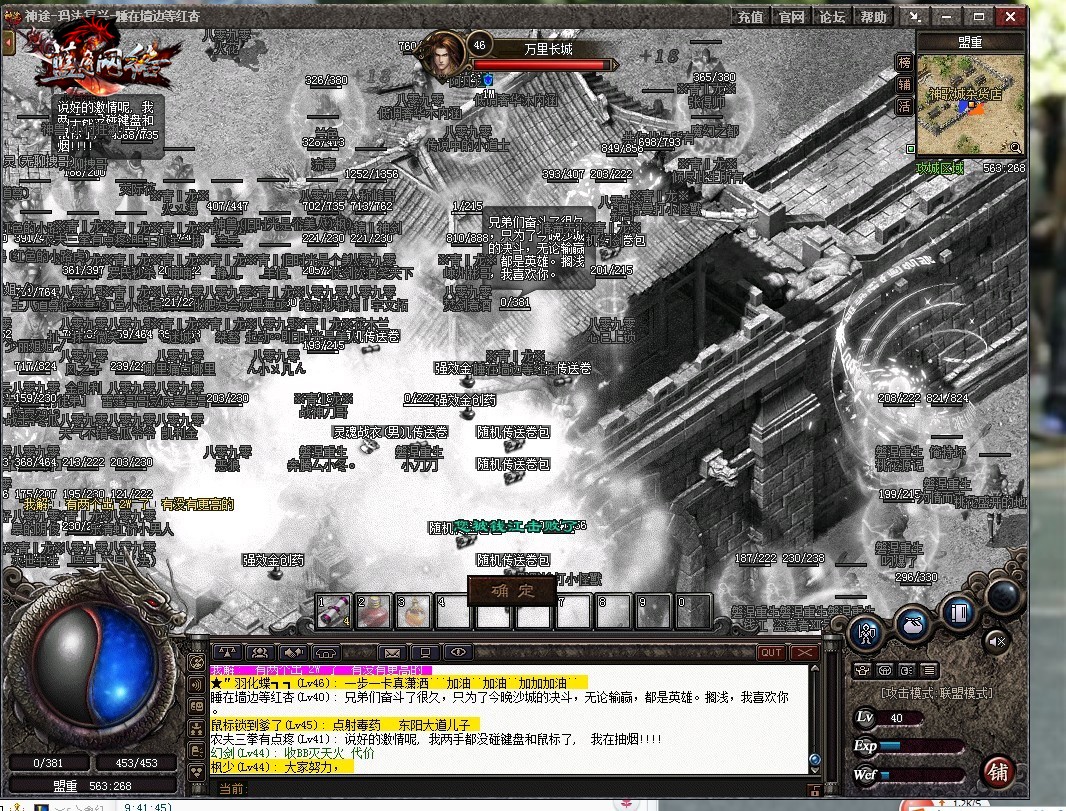The image size is (1066, 811).
Task: Open the 论坛 forum button
Action: [x=832, y=17]
